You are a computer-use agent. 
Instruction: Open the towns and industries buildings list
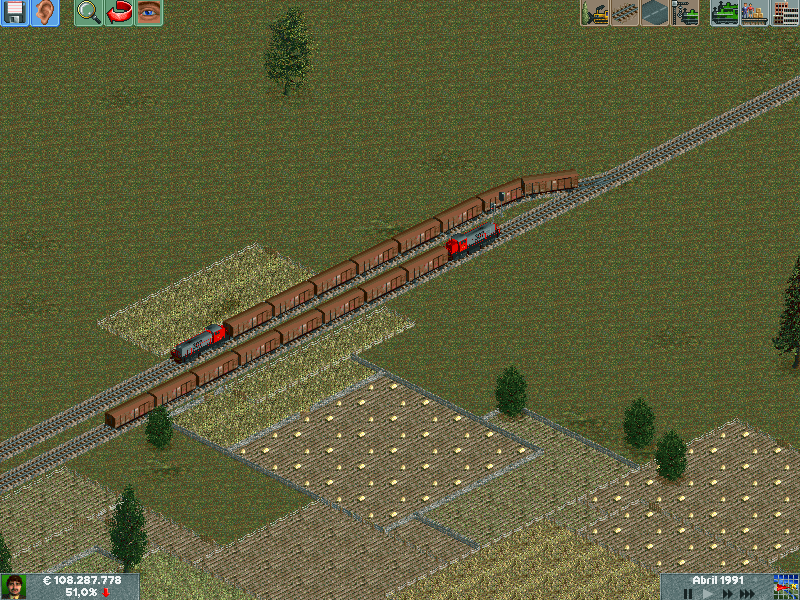785,13
